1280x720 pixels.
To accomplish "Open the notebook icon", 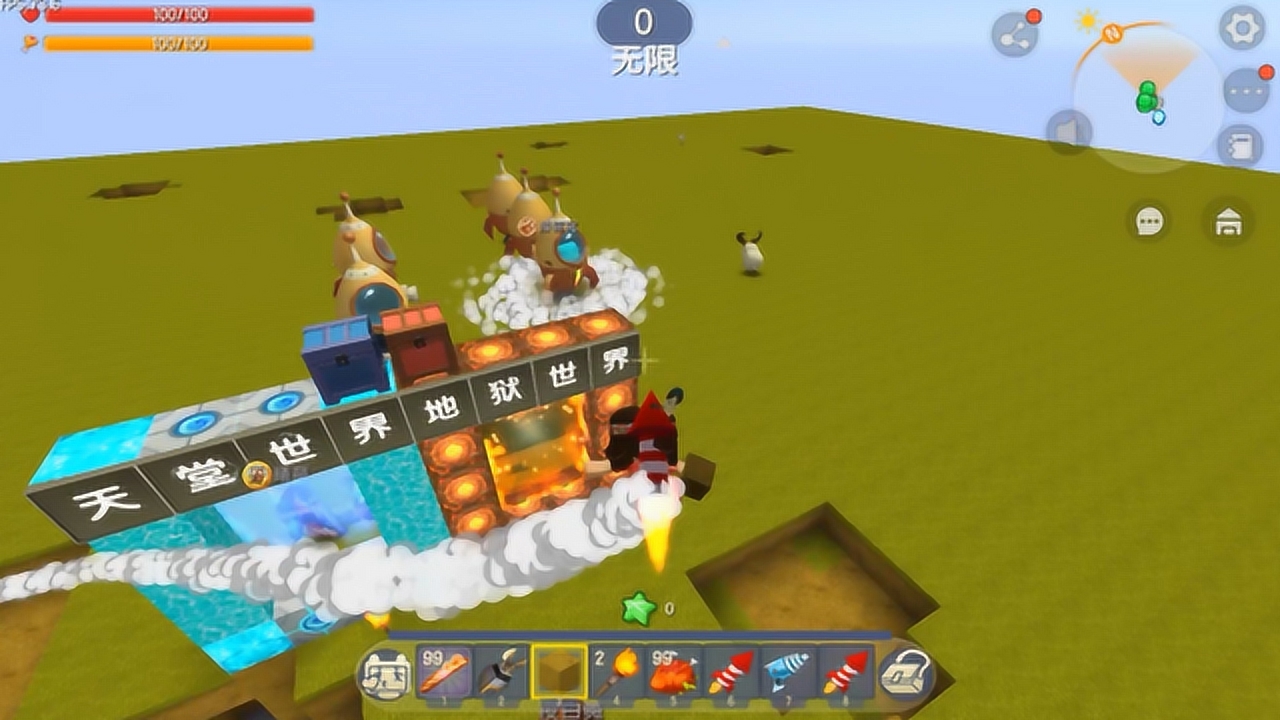I will (x=1240, y=146).
